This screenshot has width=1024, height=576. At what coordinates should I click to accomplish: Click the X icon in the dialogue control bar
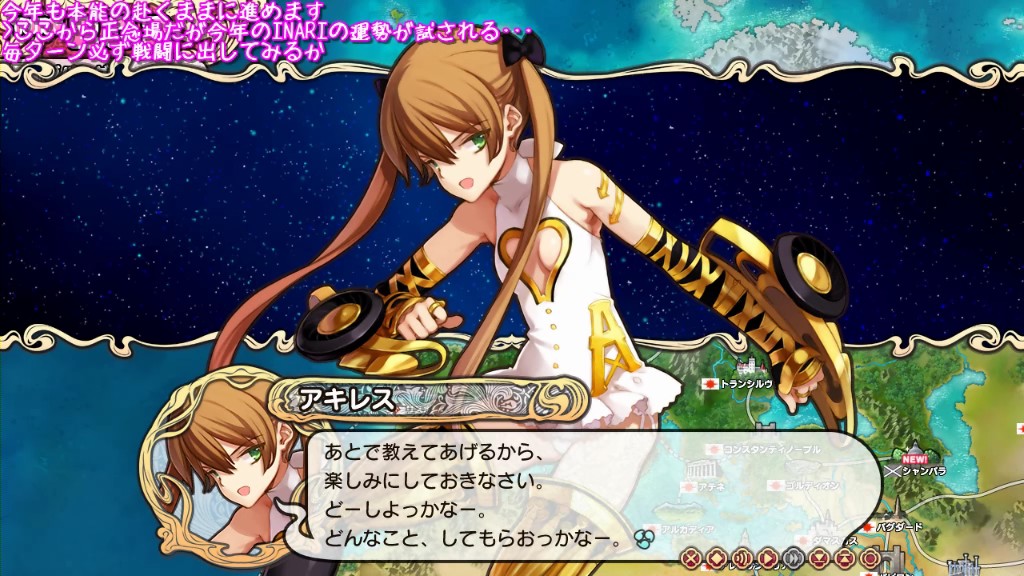pyautogui.click(x=691, y=557)
